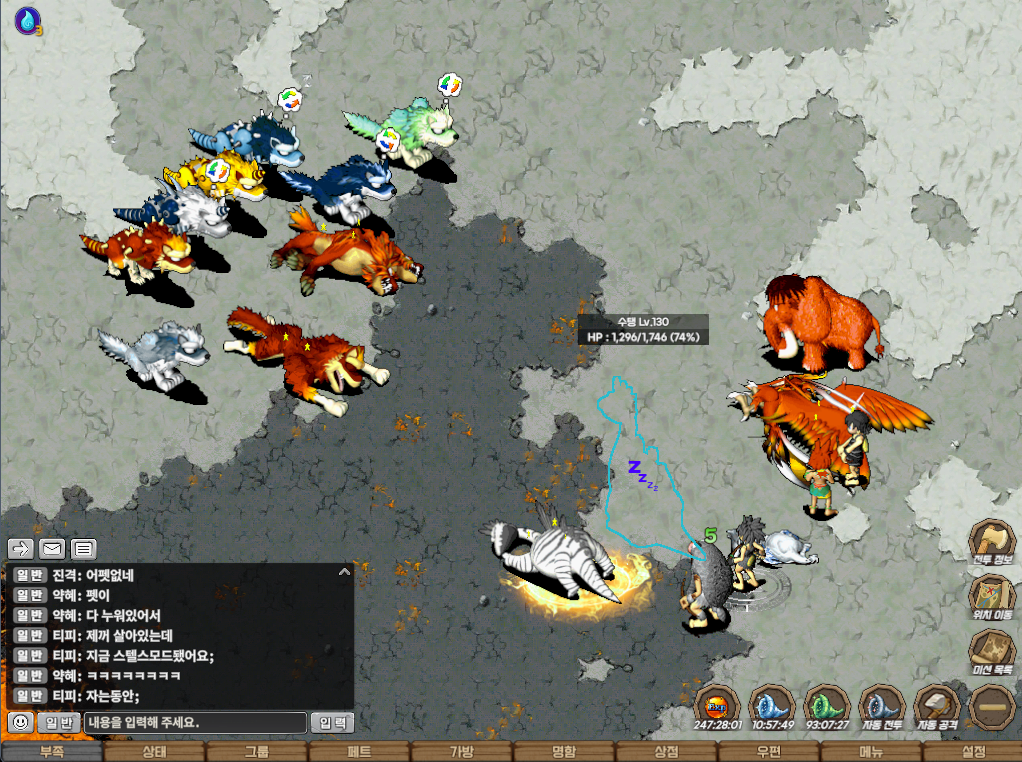Open the 그룹 (group) tab

coord(257,752)
